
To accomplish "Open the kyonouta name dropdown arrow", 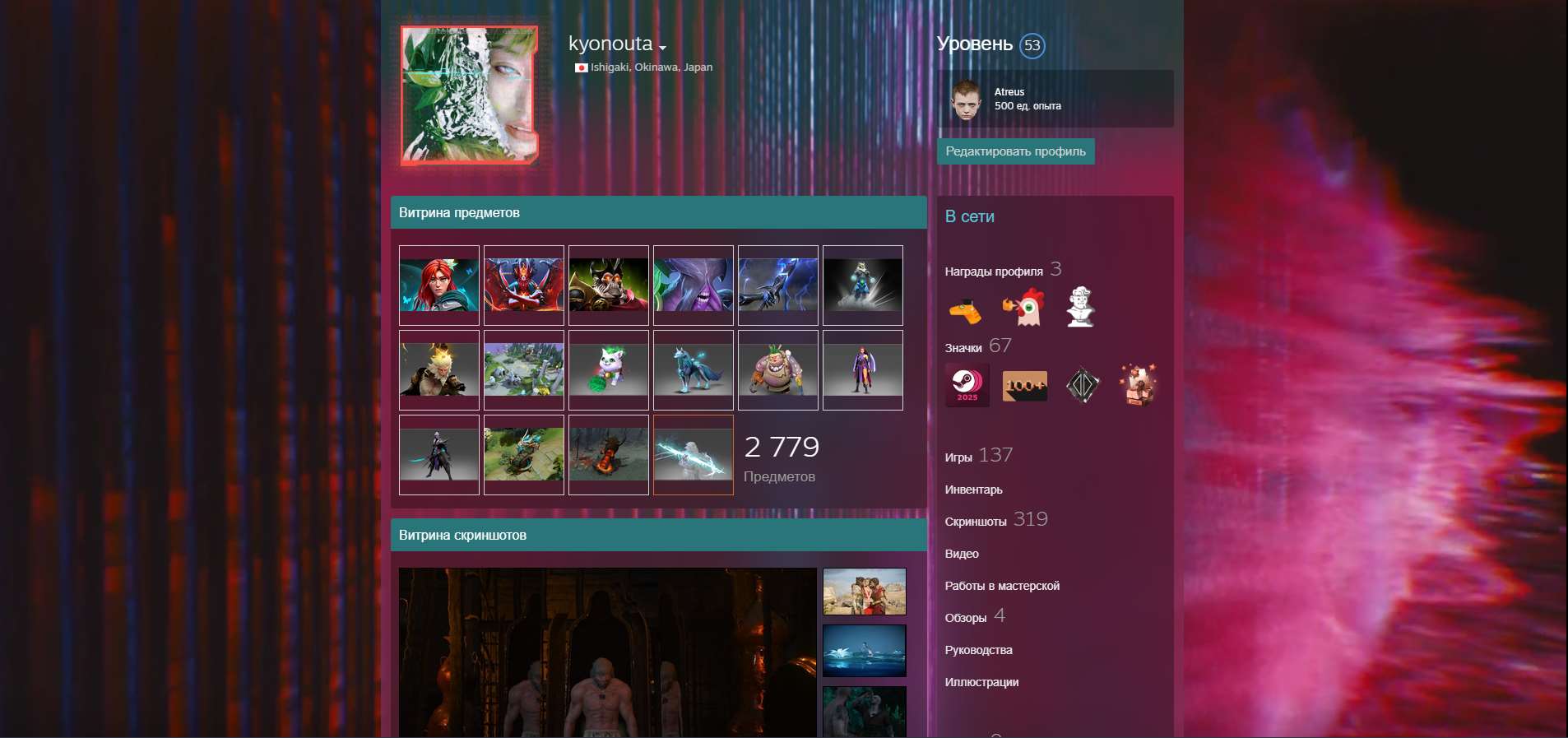I will [663, 48].
